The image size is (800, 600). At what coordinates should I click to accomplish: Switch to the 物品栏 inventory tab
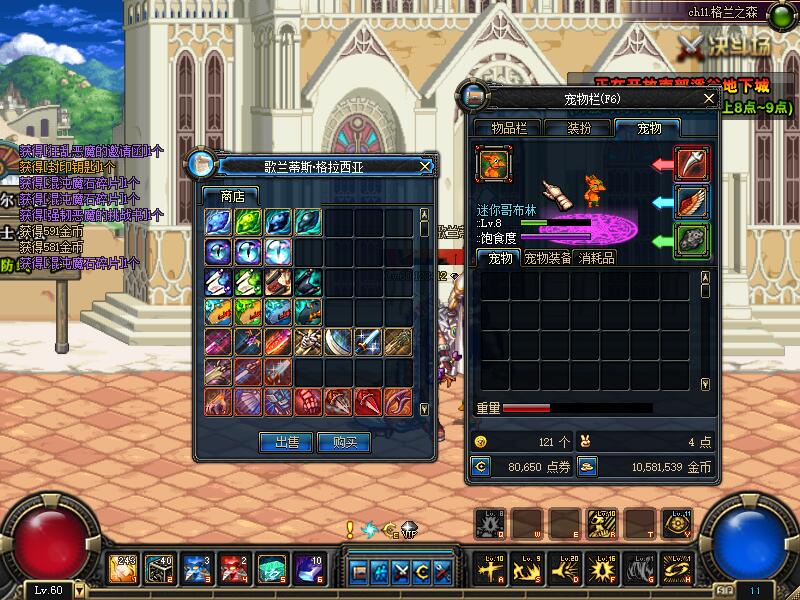(515, 128)
